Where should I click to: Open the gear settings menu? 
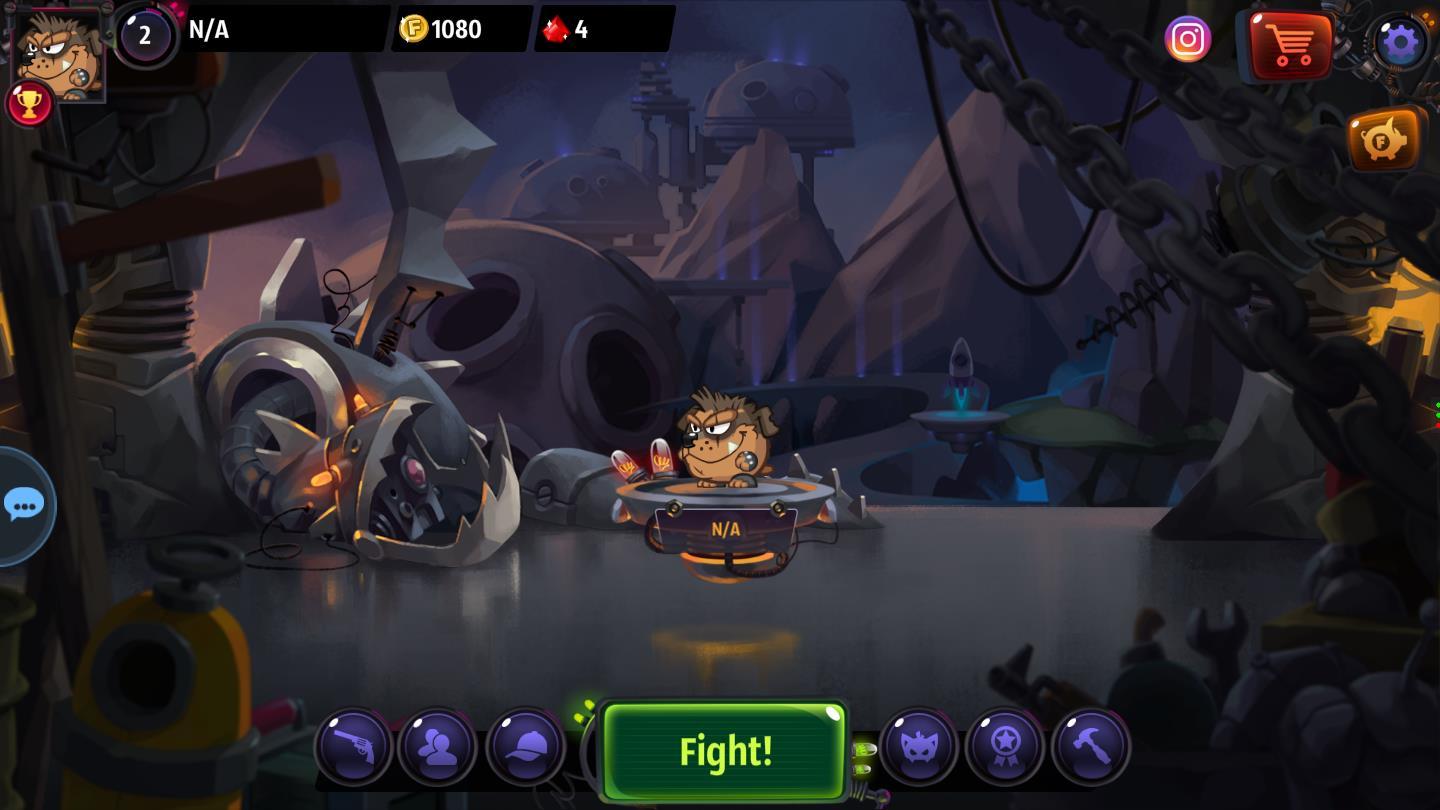(x=1400, y=42)
